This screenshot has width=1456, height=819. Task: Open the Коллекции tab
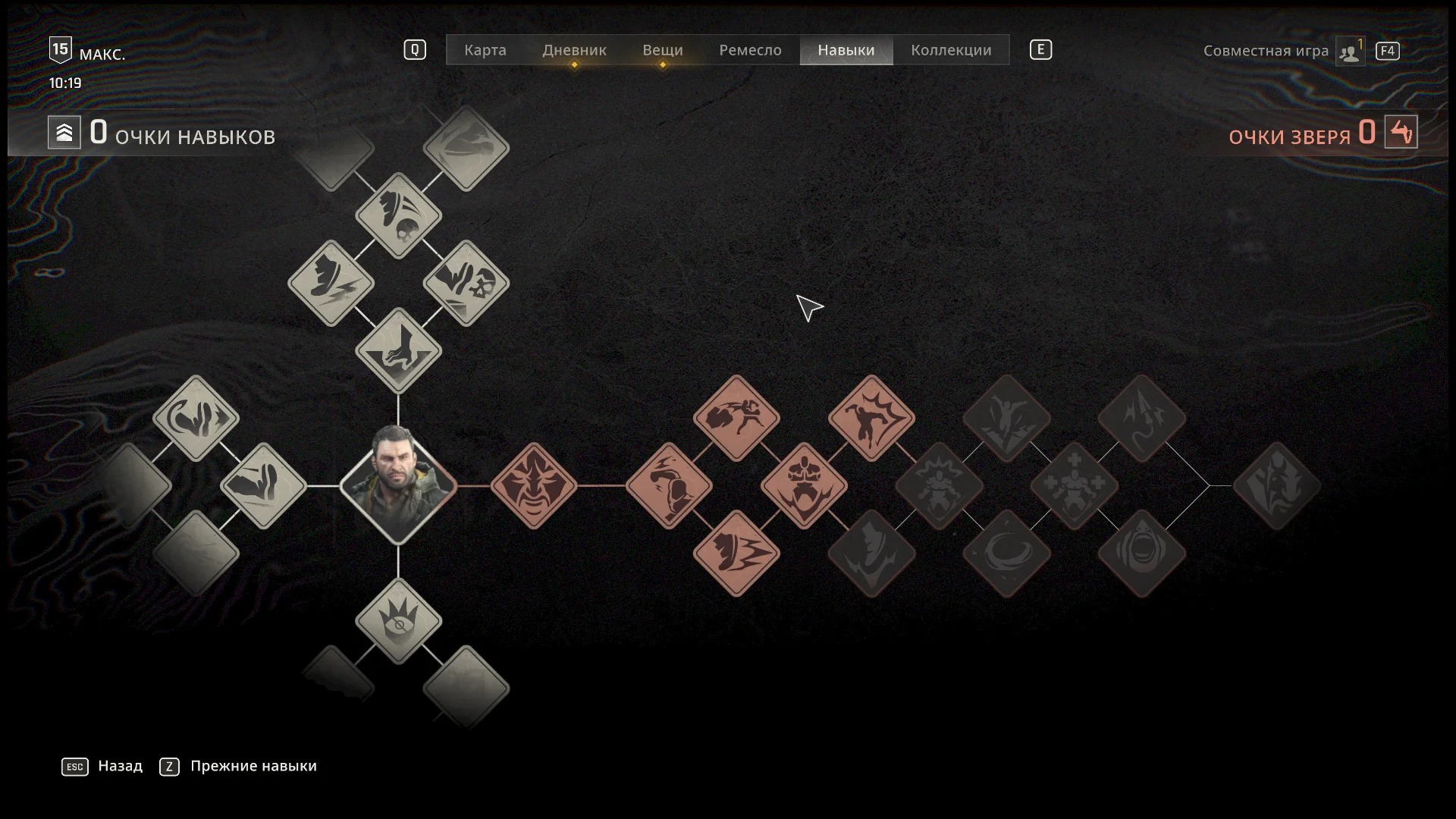point(950,50)
